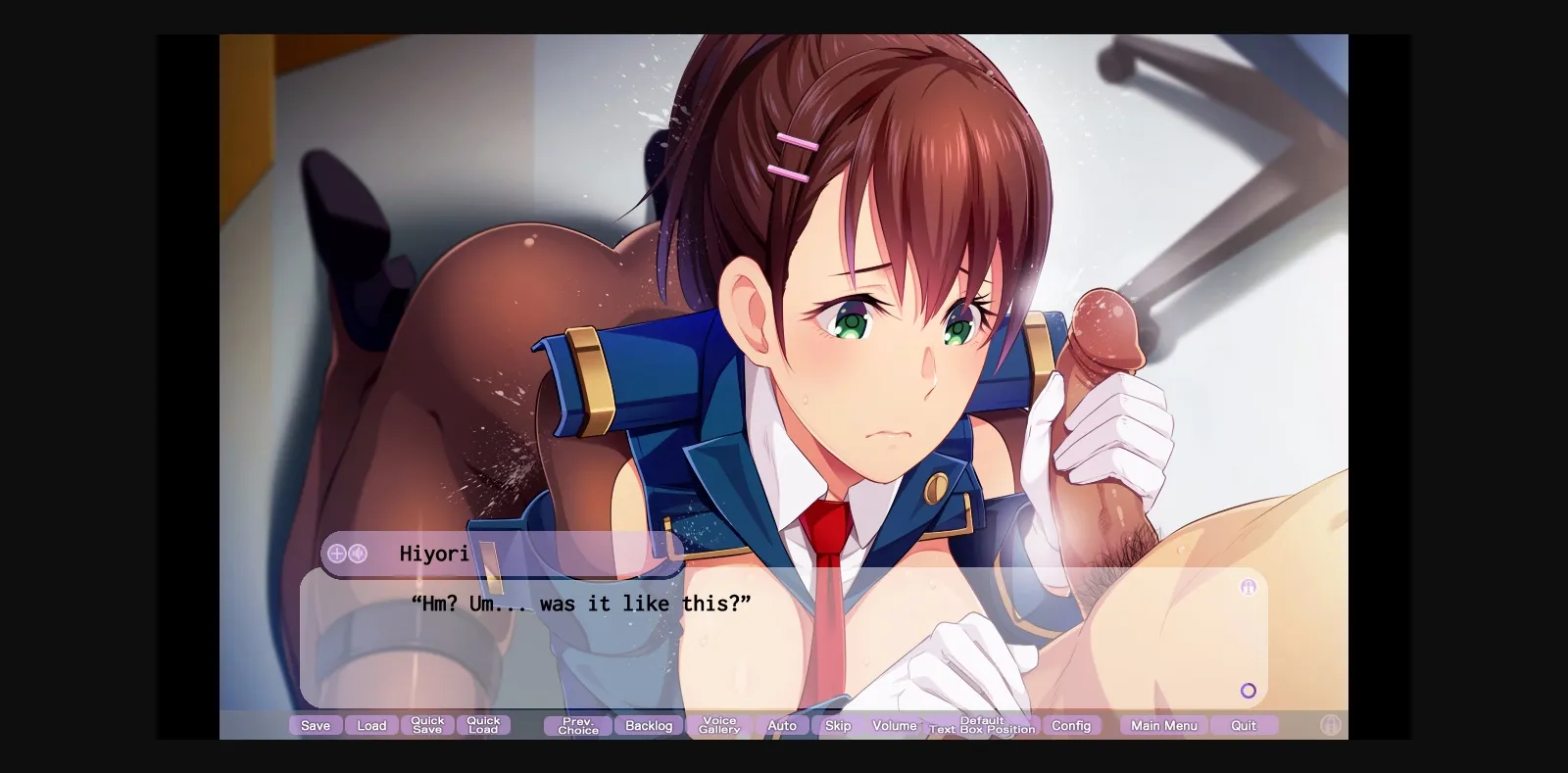Enable Skip mode

837,725
